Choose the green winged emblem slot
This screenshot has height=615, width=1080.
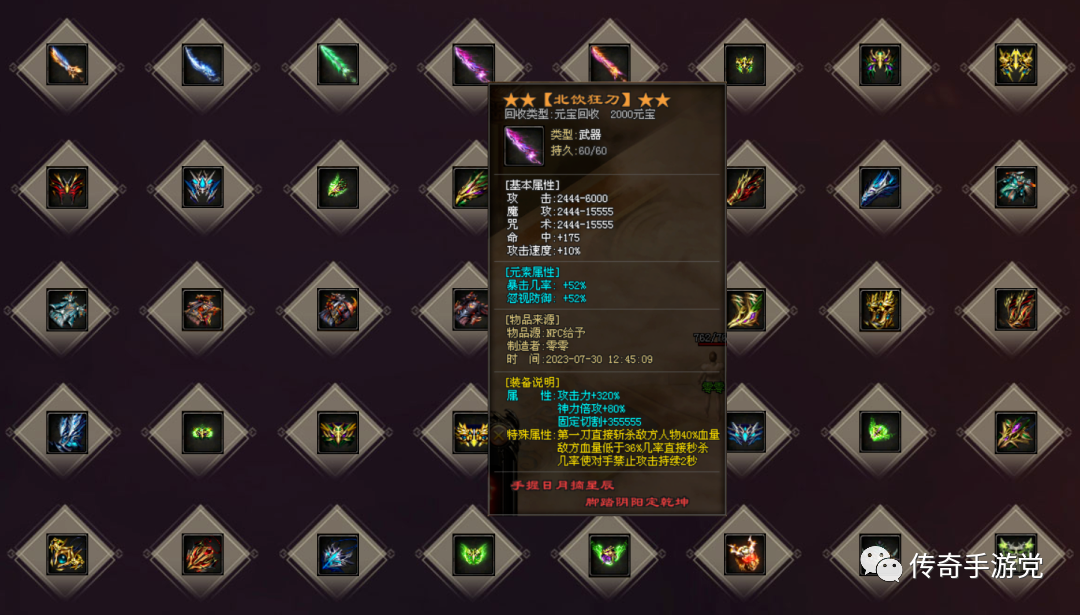[473, 554]
